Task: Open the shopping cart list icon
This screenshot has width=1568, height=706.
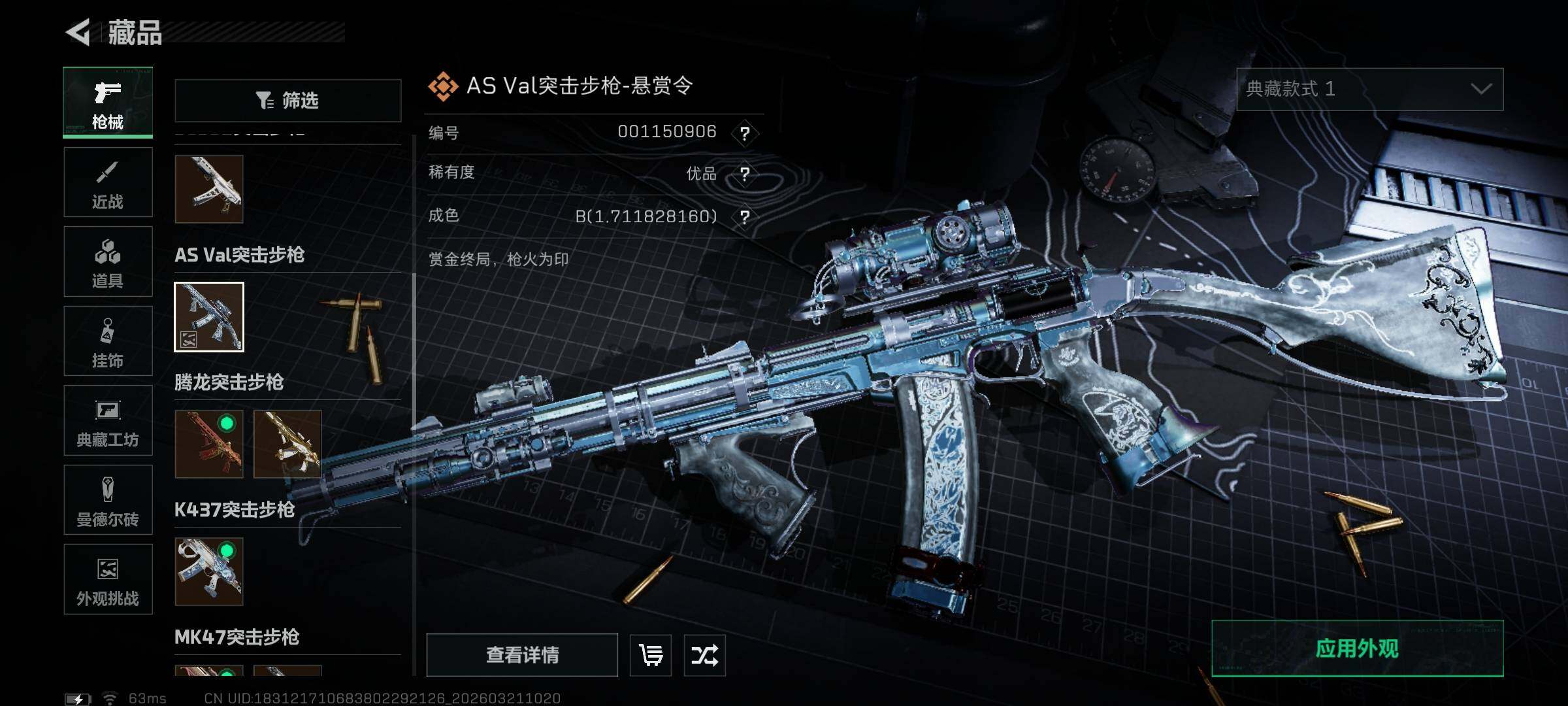Action: pos(651,655)
